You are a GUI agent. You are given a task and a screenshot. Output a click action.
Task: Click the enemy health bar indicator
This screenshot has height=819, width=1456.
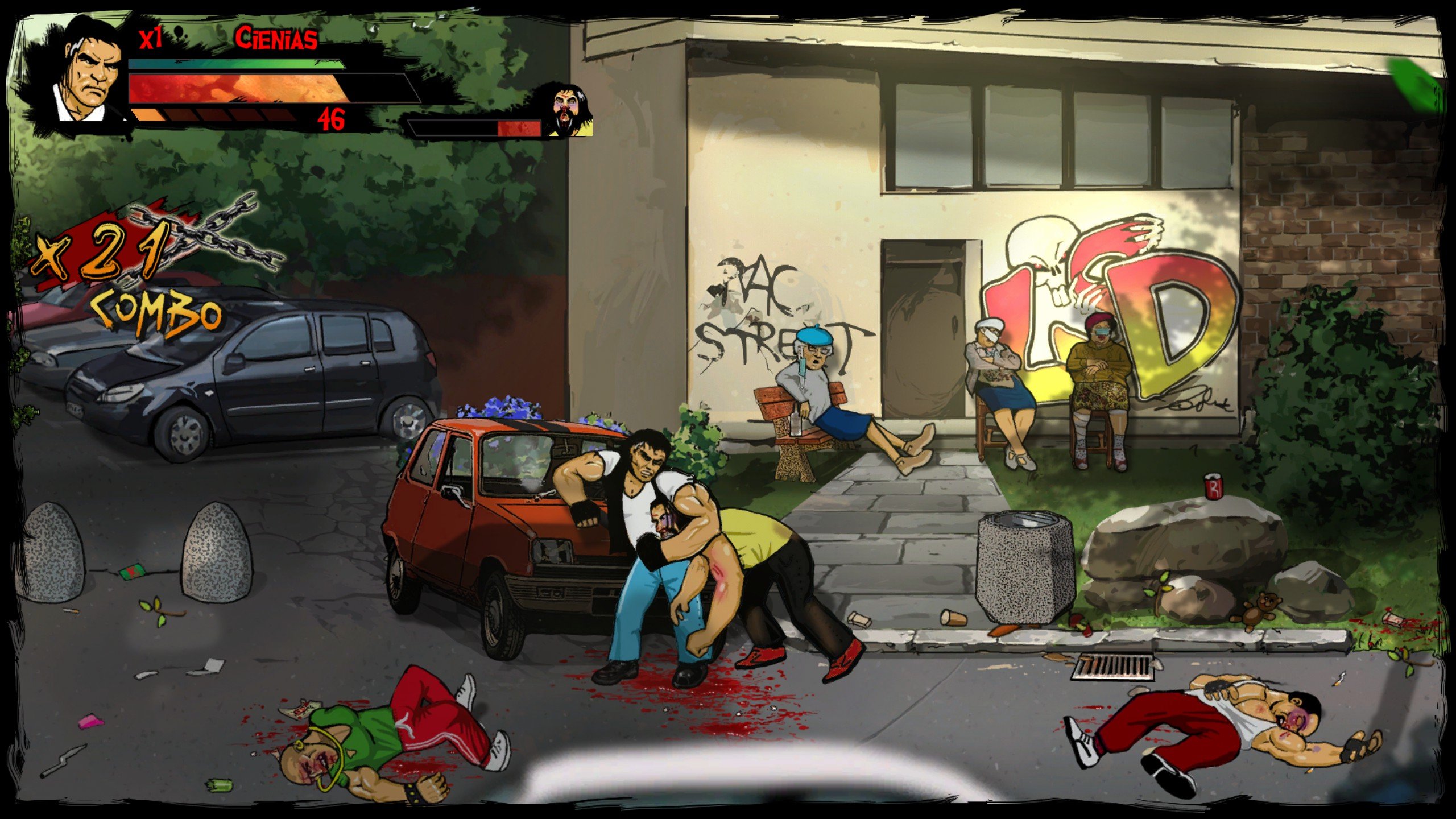click(x=475, y=127)
